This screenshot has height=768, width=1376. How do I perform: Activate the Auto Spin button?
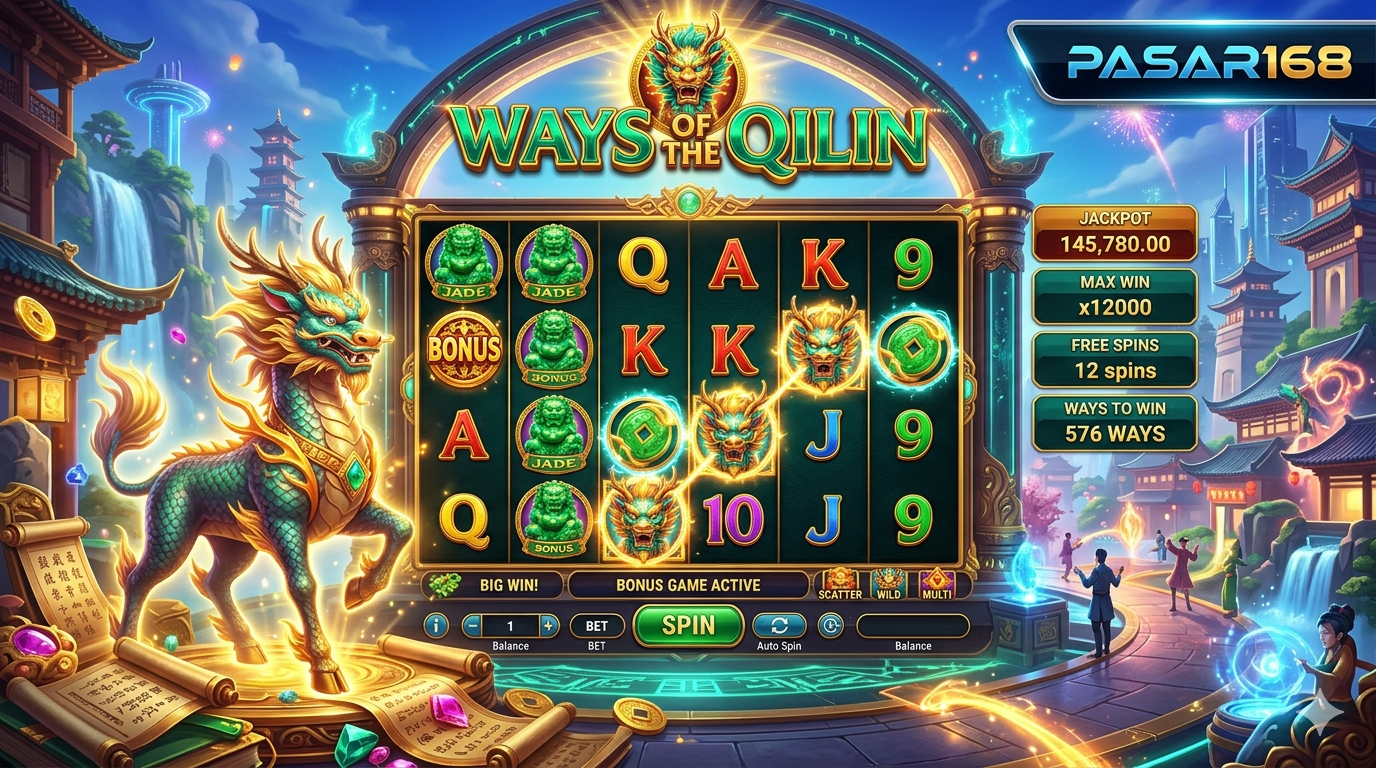(779, 626)
